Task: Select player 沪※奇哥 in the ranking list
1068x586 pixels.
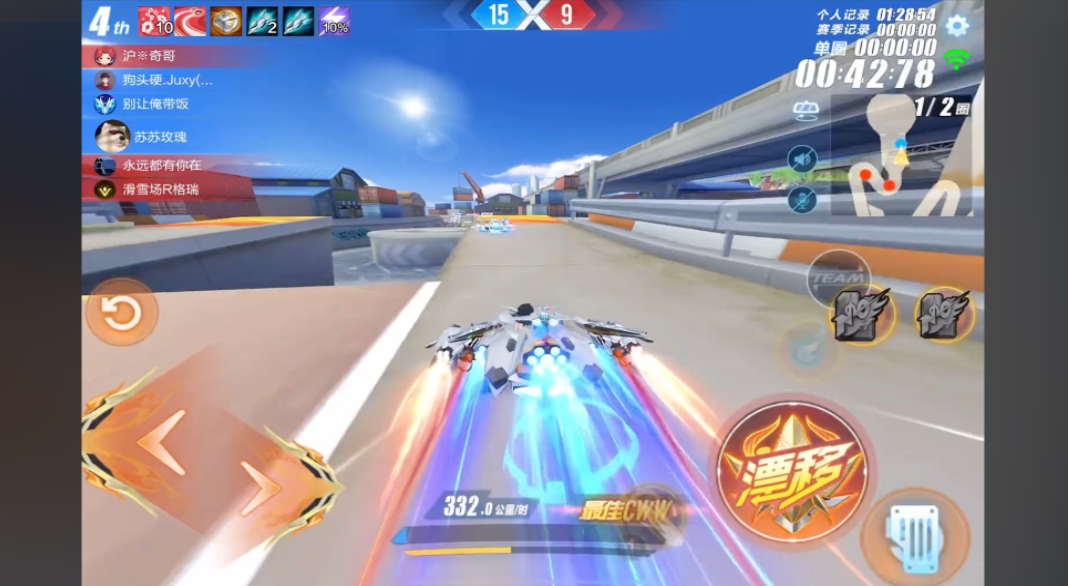Action: (150, 56)
